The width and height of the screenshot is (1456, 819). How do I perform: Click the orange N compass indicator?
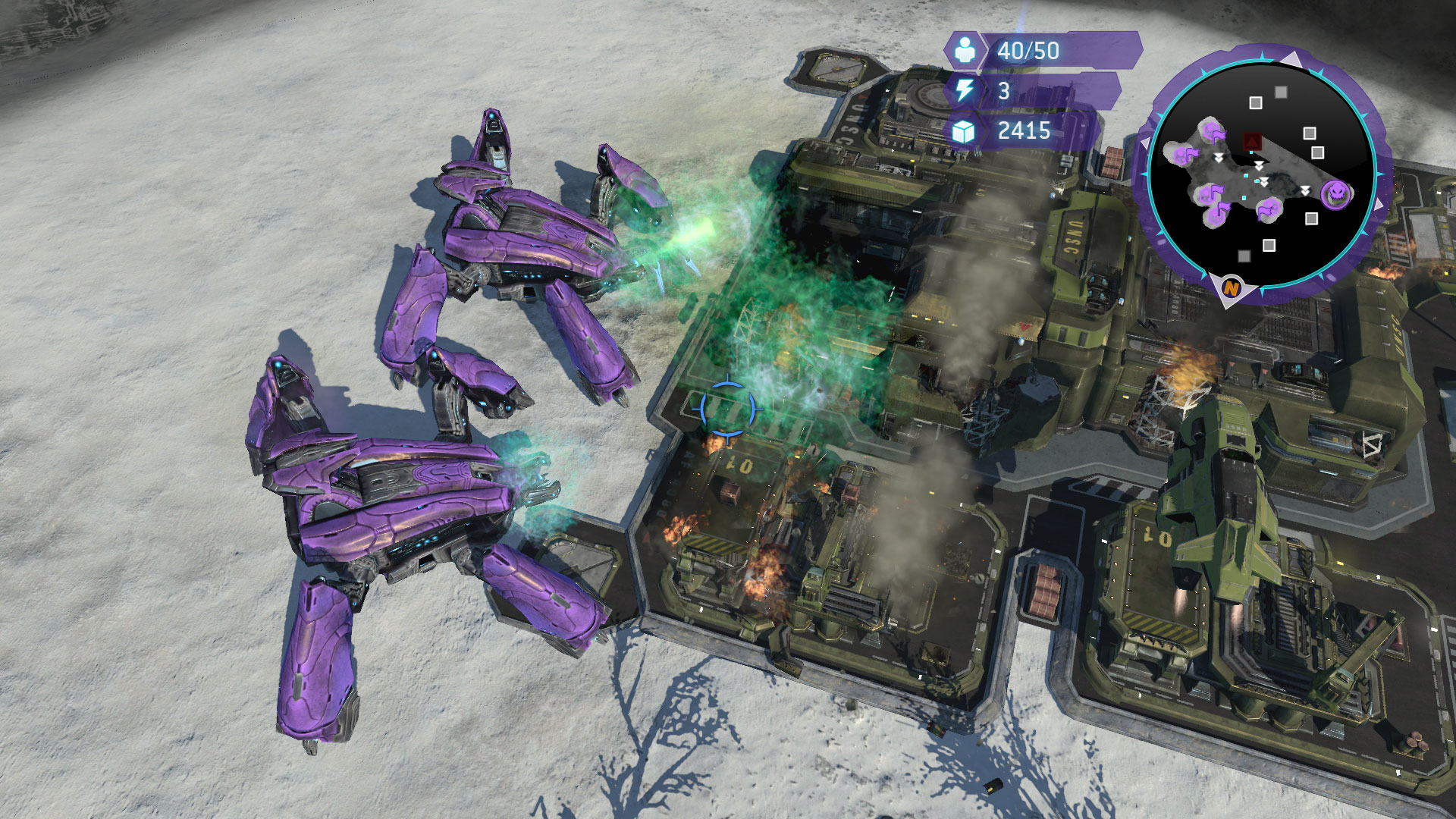[1231, 288]
